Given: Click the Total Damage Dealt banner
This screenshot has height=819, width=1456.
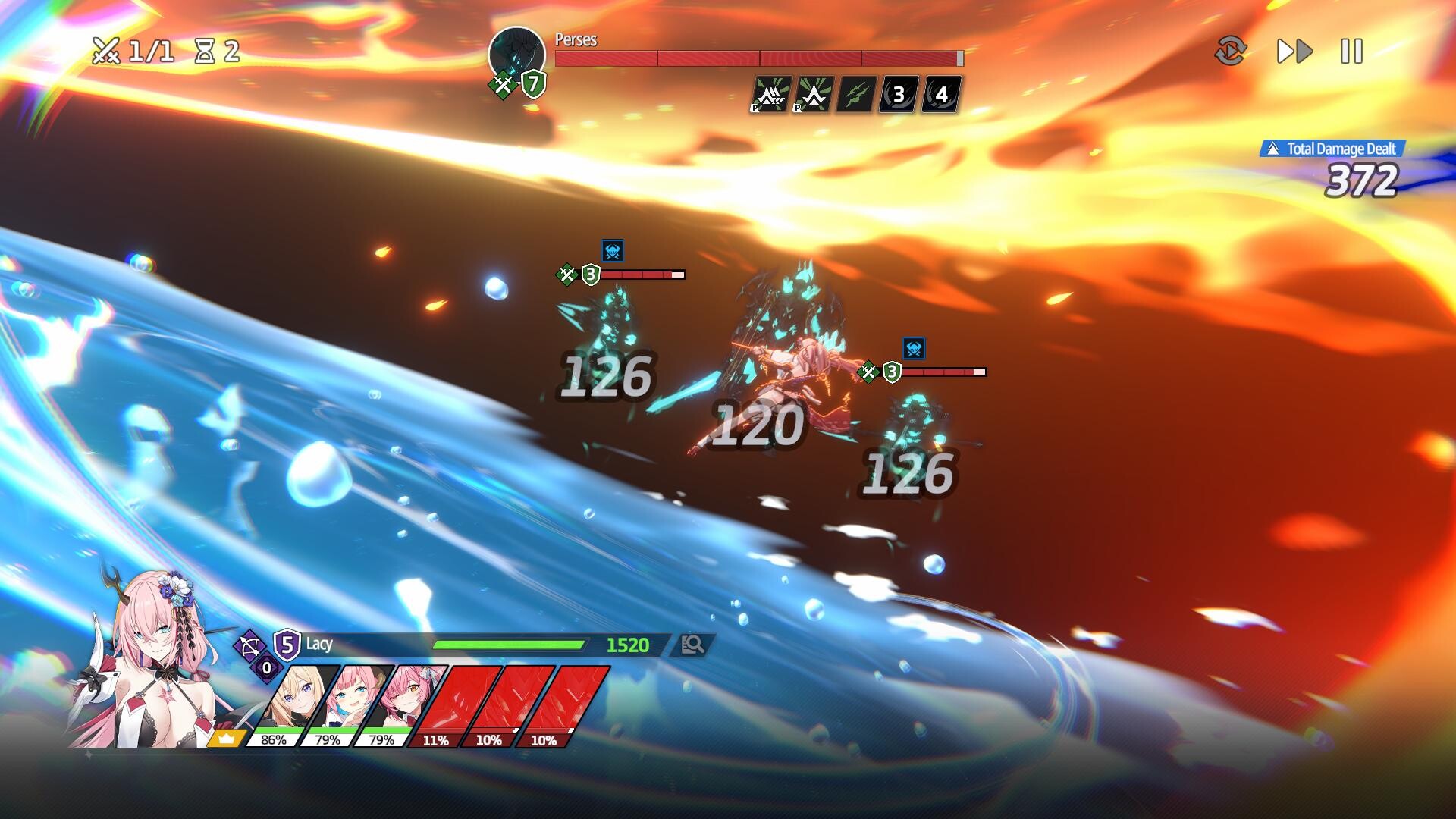Looking at the screenshot, I should pyautogui.click(x=1333, y=149).
